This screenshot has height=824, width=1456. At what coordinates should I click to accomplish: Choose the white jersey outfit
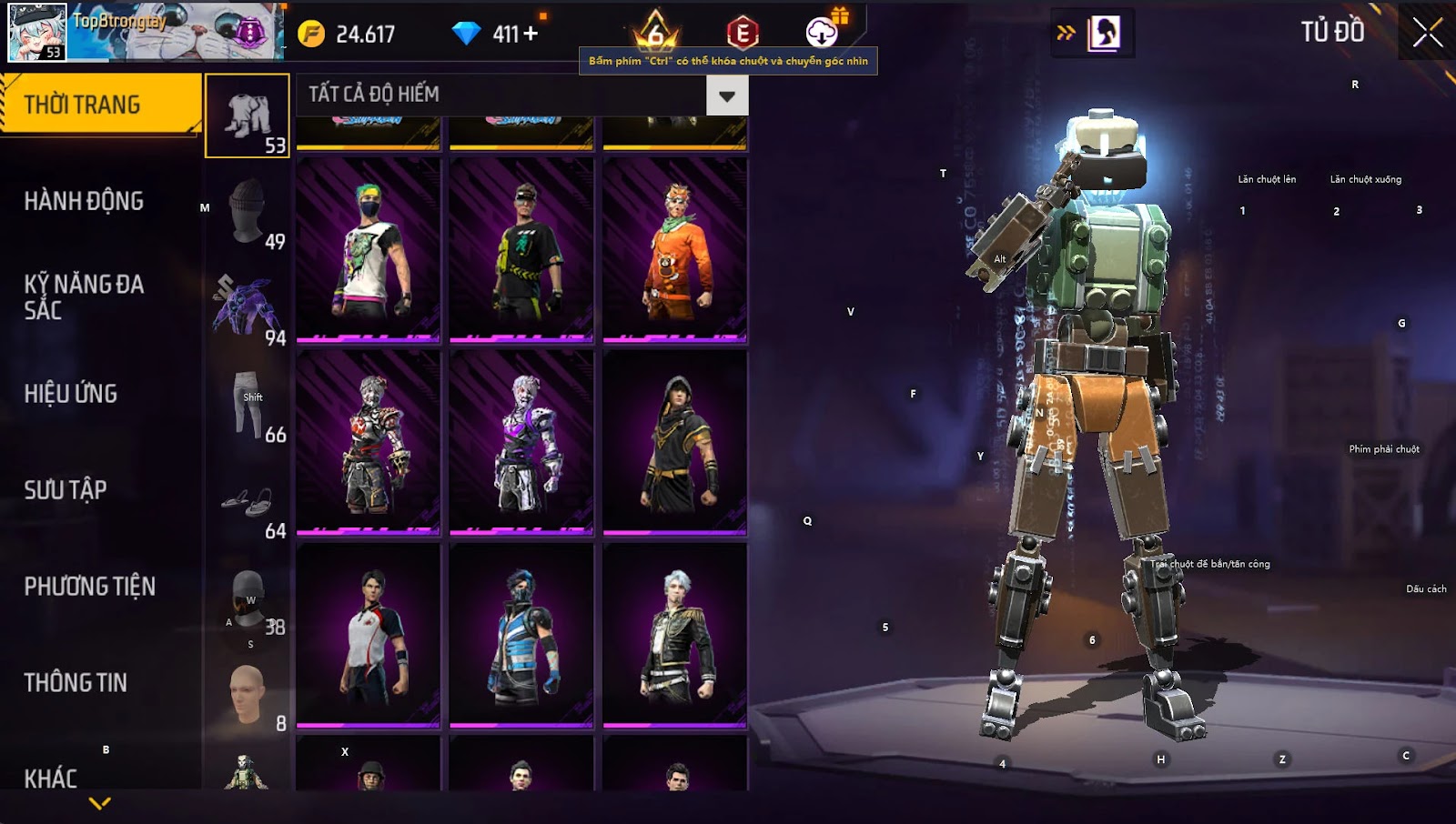pyautogui.click(x=369, y=636)
